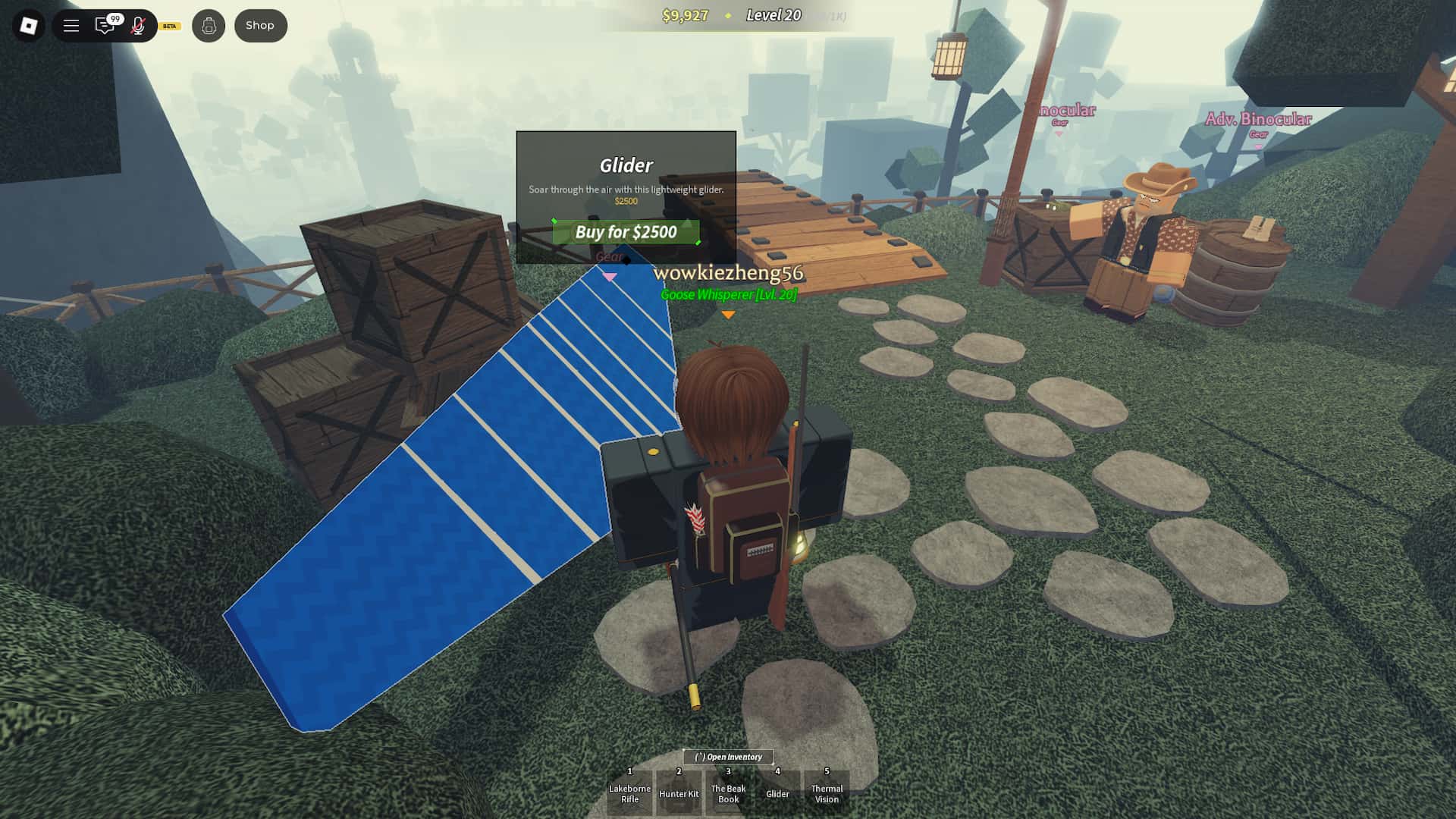Toggle Thermal Vision in slot 5
1456x819 pixels.
tap(827, 793)
